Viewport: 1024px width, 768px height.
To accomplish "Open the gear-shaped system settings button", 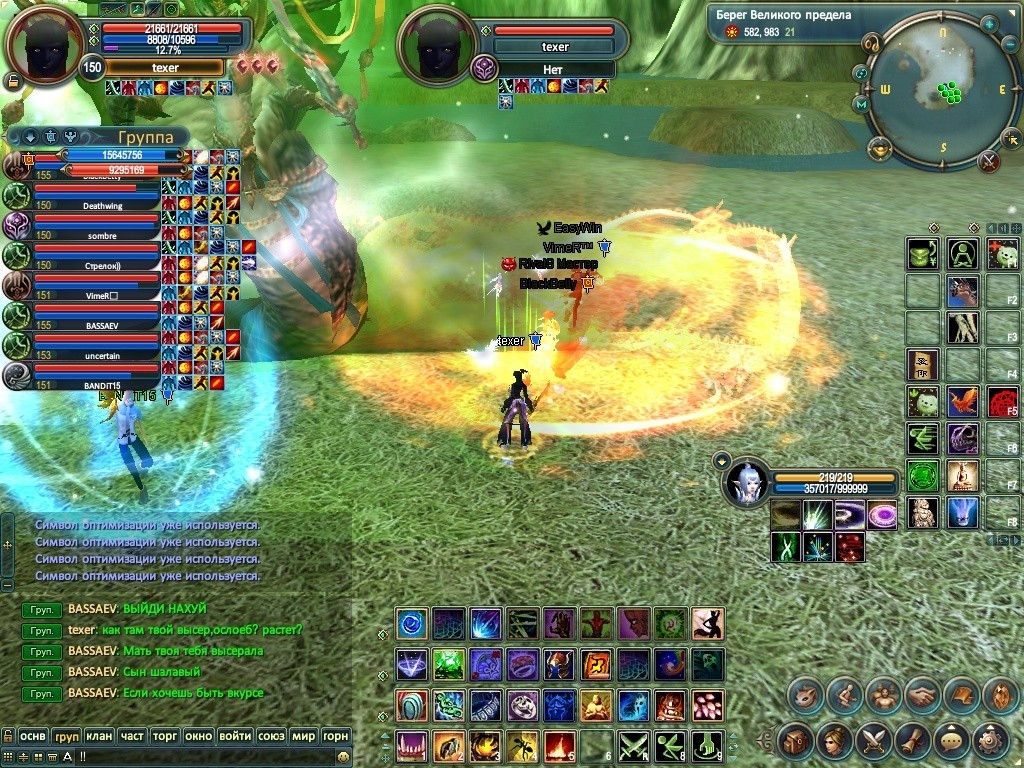I will point(988,740).
